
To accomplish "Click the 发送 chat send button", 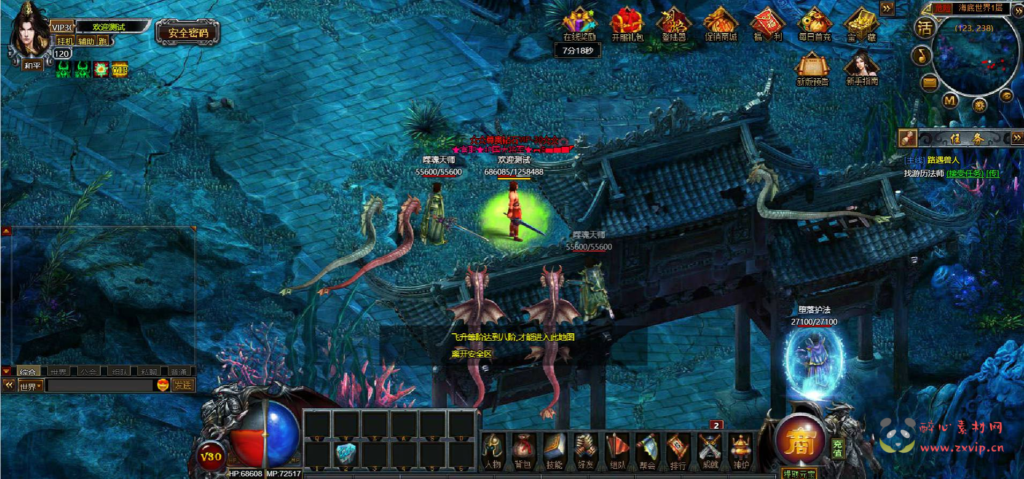I will pyautogui.click(x=182, y=385).
